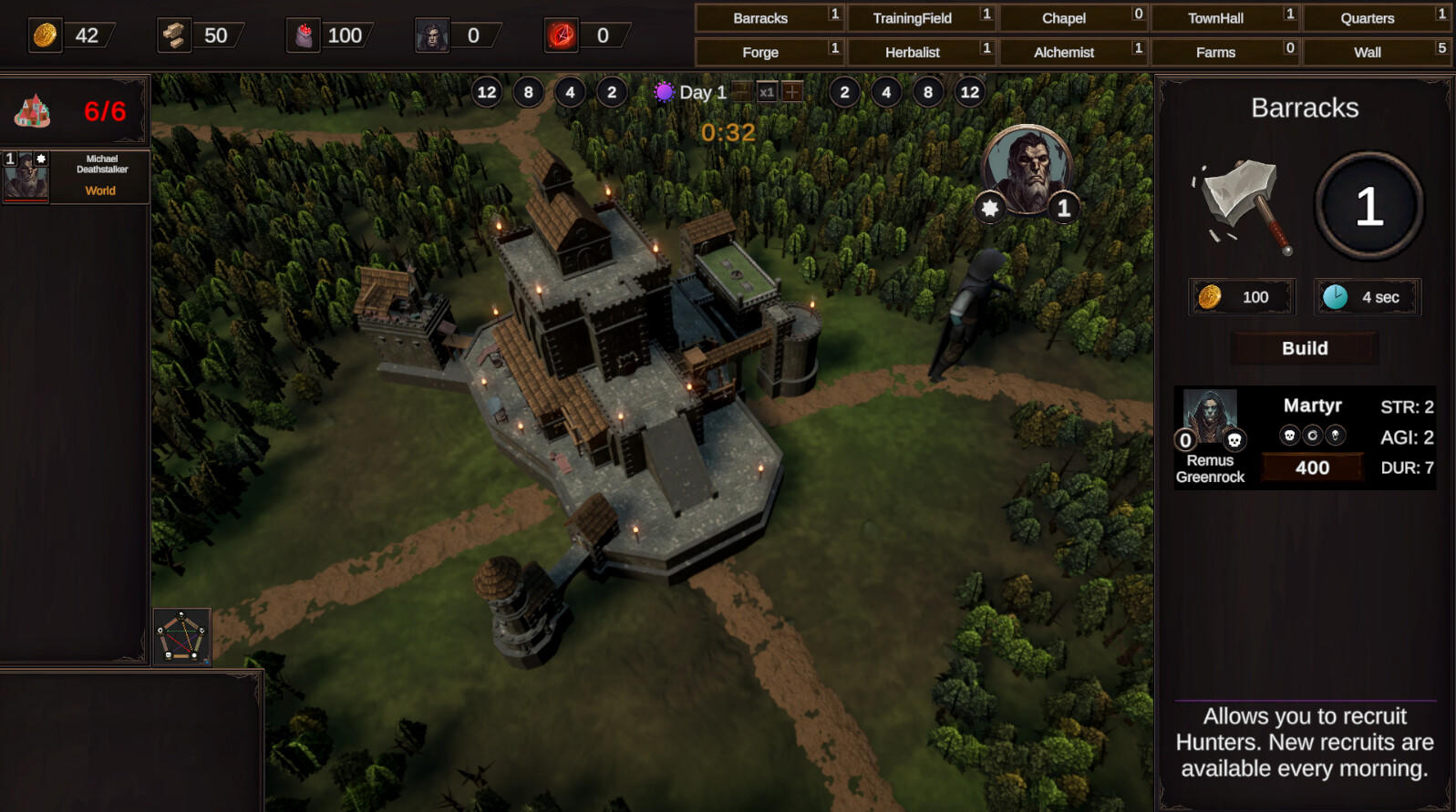Click the floating hunter portrait over the map

coord(1027,170)
